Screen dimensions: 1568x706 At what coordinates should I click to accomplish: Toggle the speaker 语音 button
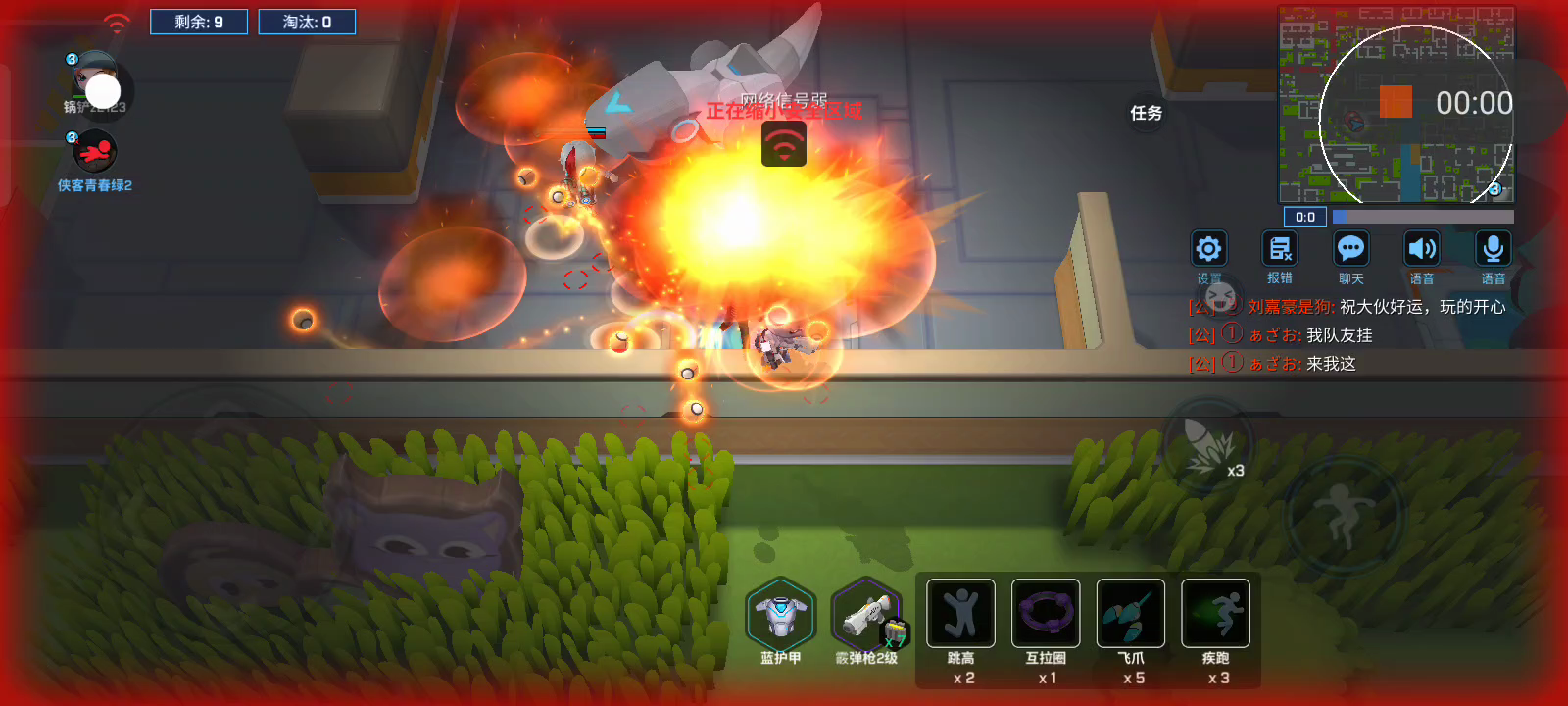click(x=1422, y=249)
